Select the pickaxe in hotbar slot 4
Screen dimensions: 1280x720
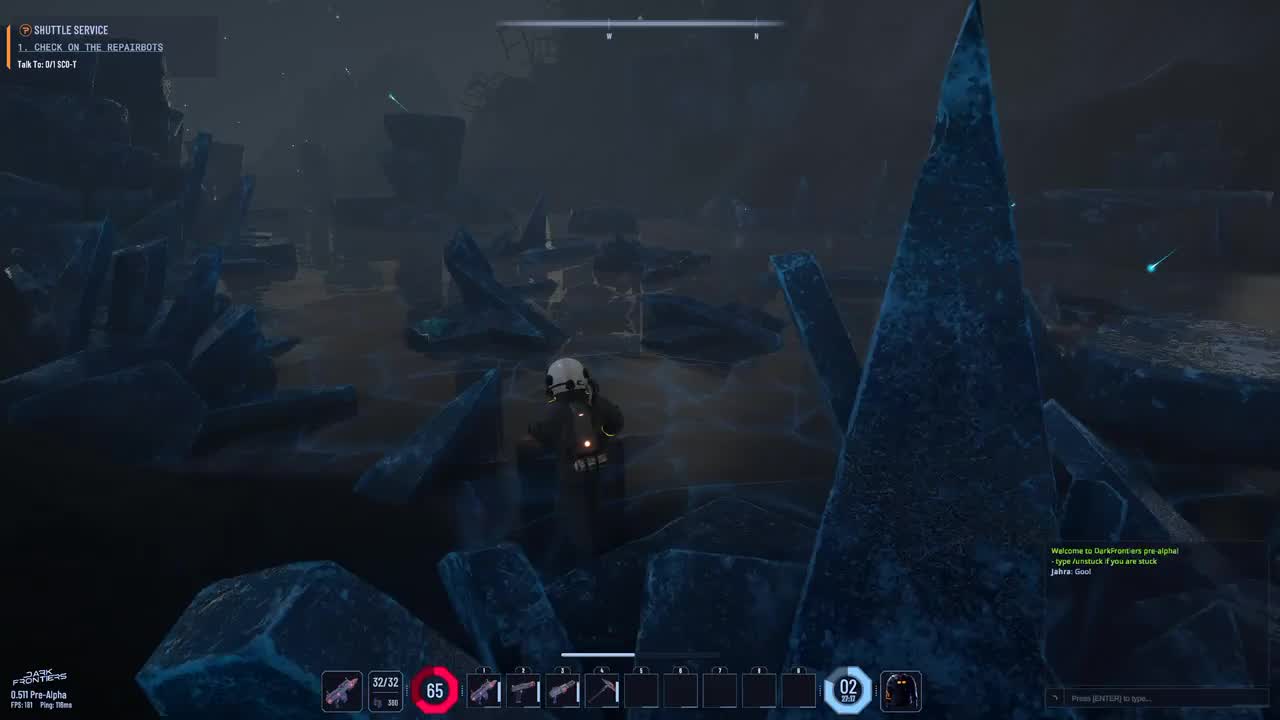(601, 691)
